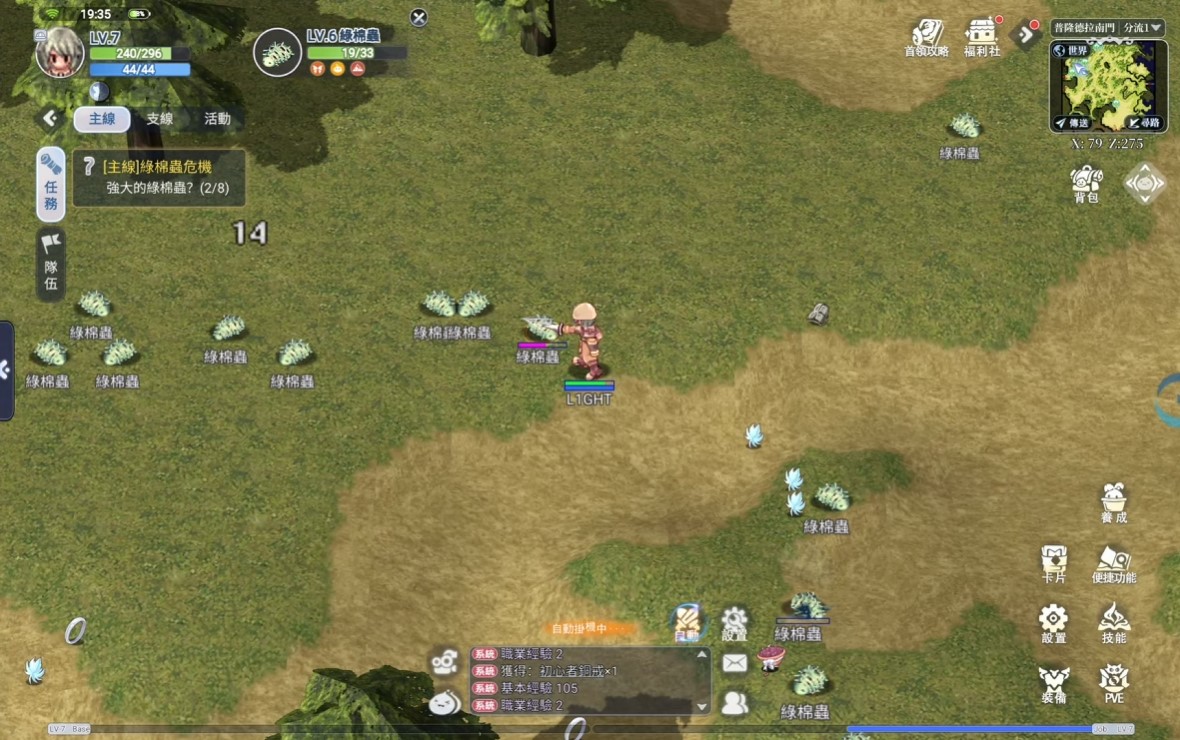Select the 綠棉蟲危機 main quest tracker

point(160,177)
